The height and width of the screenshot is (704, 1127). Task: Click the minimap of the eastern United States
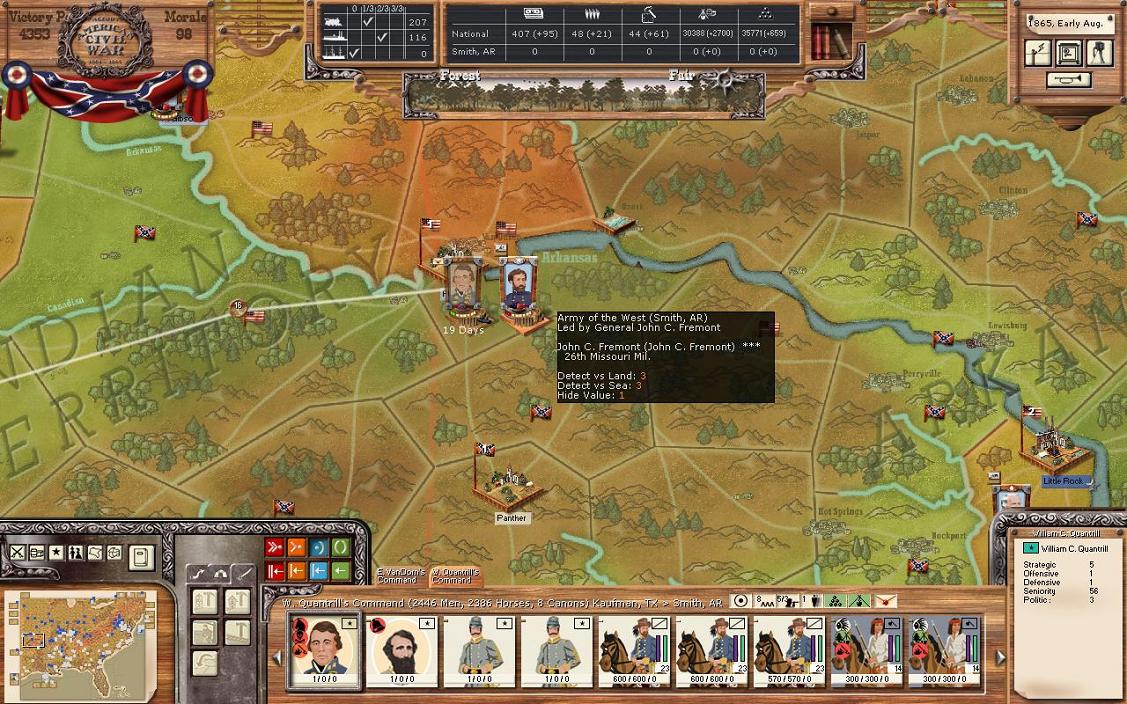tap(80, 638)
